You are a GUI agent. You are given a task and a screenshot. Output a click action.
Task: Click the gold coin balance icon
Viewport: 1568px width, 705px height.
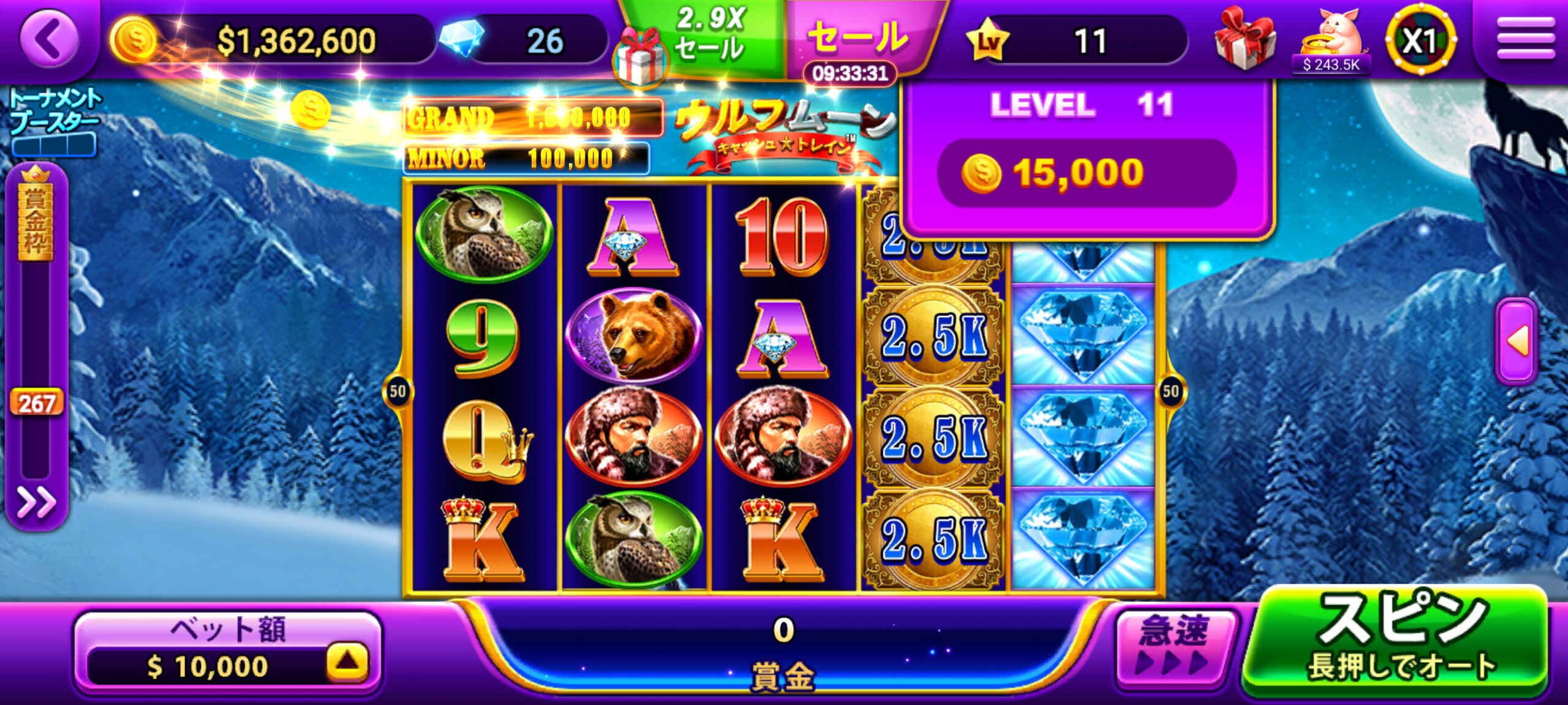click(x=134, y=40)
